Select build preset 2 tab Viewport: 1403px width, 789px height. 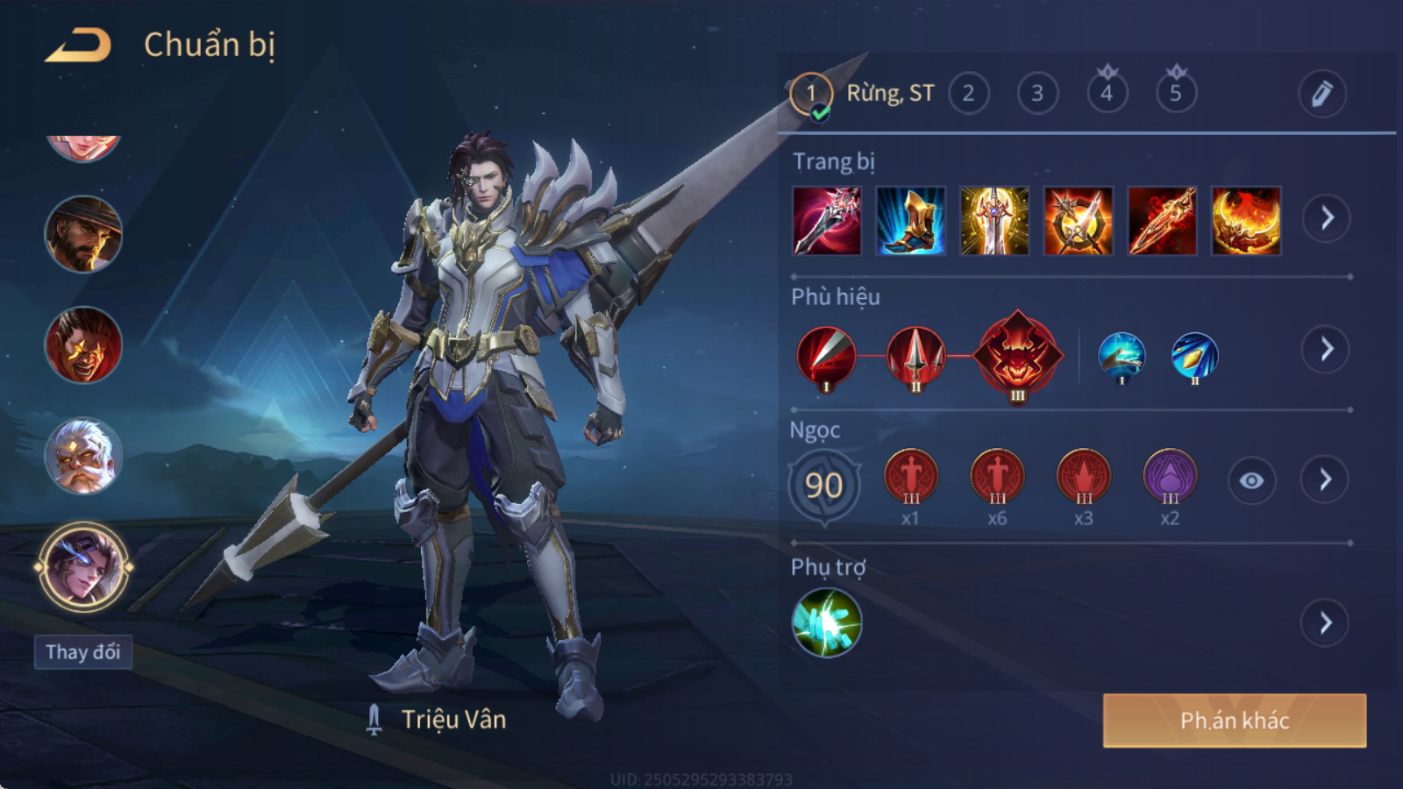tap(968, 94)
